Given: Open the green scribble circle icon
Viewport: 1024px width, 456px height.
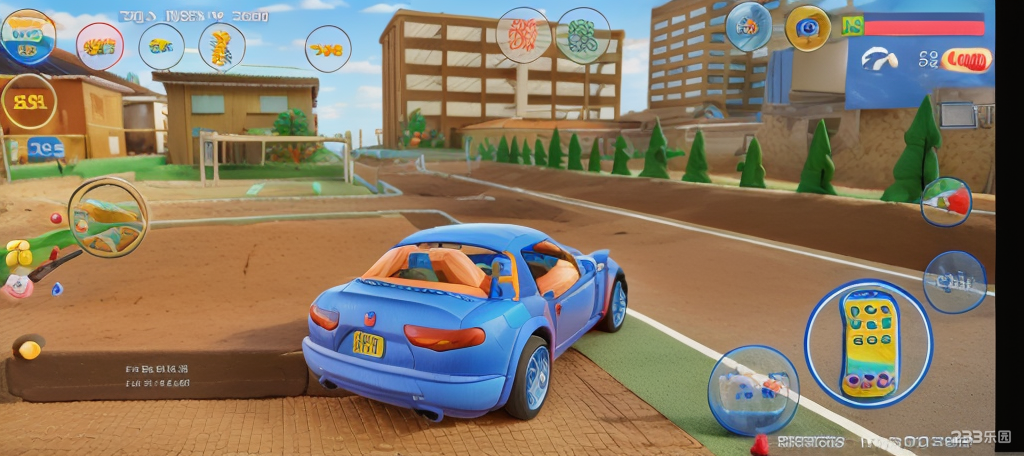Looking at the screenshot, I should pos(583,36).
